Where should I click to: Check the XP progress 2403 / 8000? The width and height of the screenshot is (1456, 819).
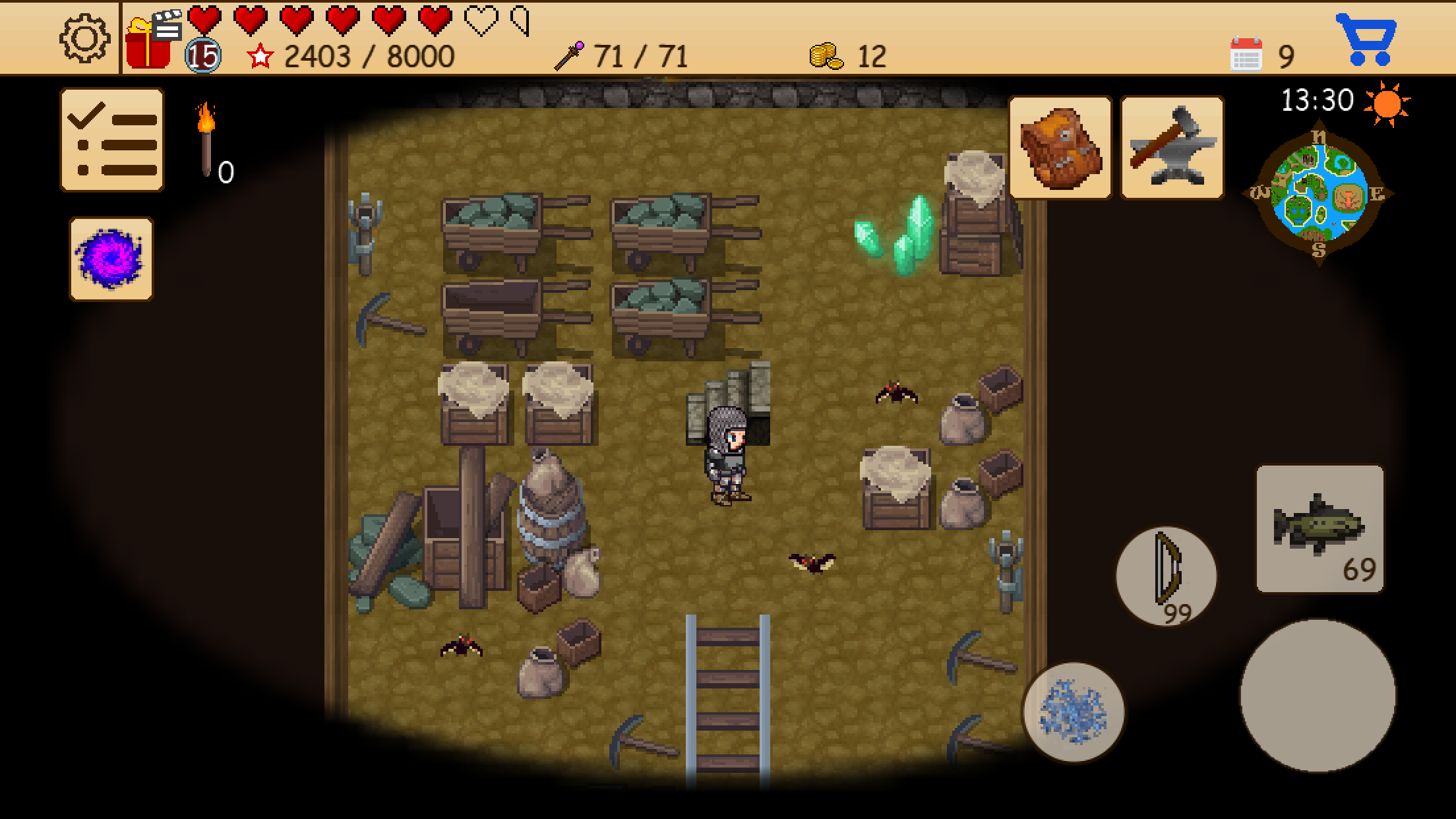tap(366, 57)
